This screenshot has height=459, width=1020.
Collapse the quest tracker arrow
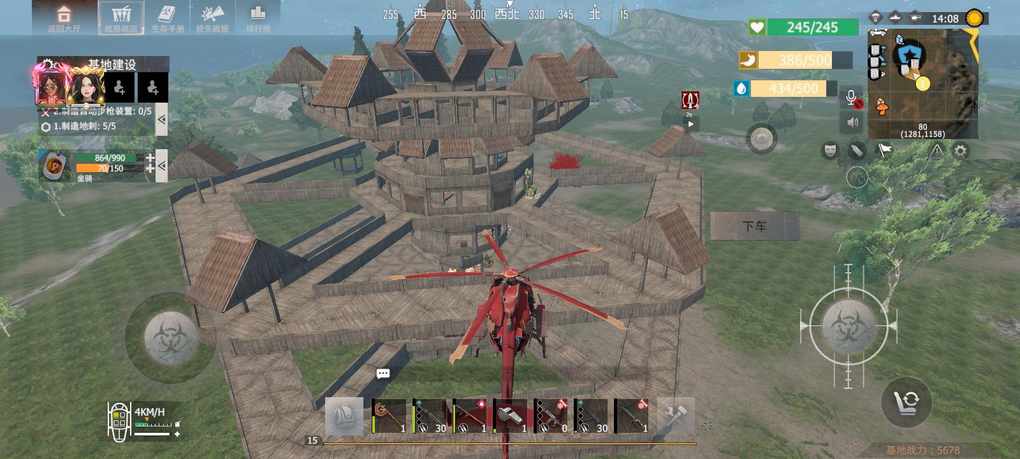[161, 118]
